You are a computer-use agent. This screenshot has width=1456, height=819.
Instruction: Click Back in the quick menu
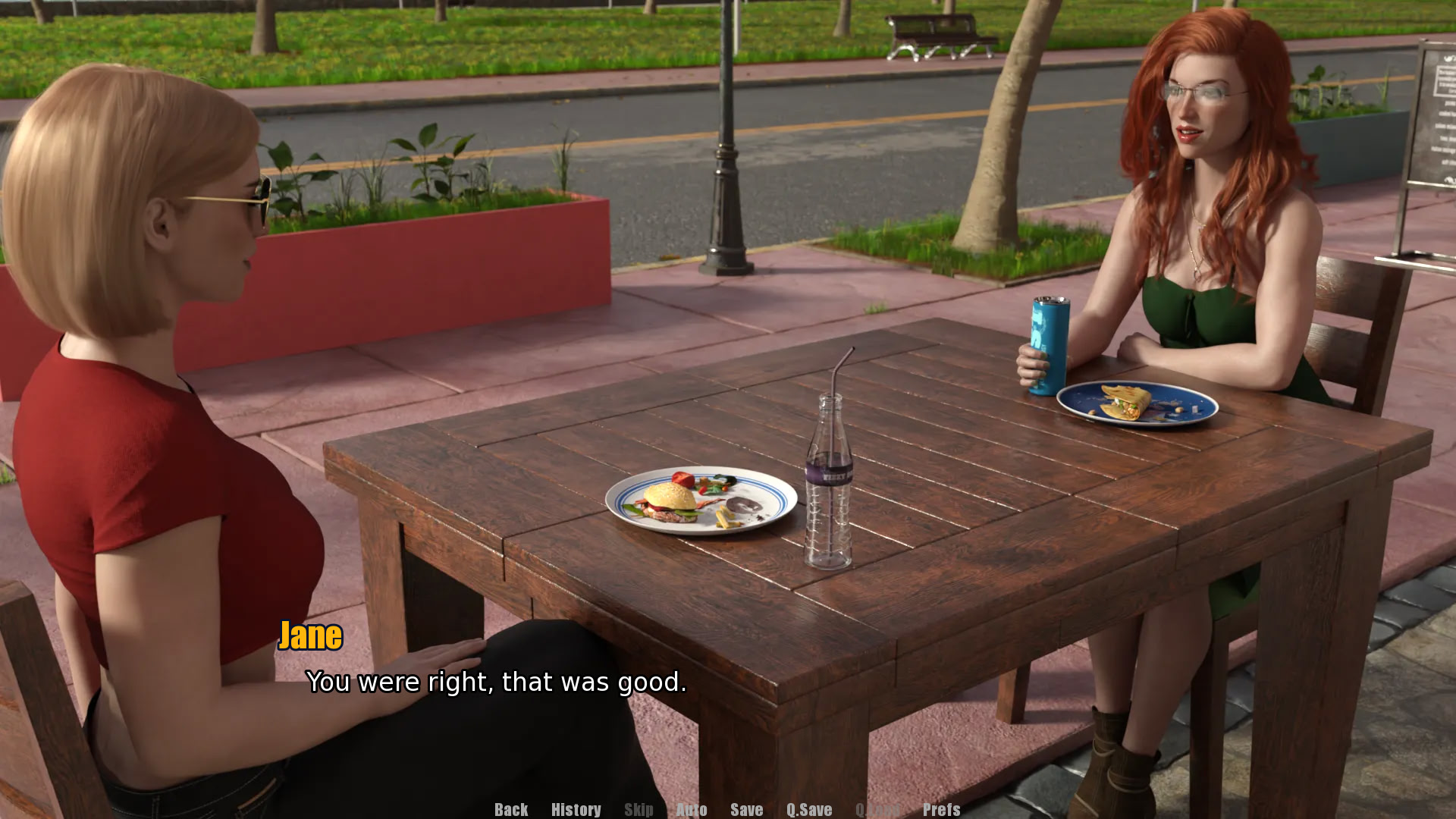coord(511,809)
